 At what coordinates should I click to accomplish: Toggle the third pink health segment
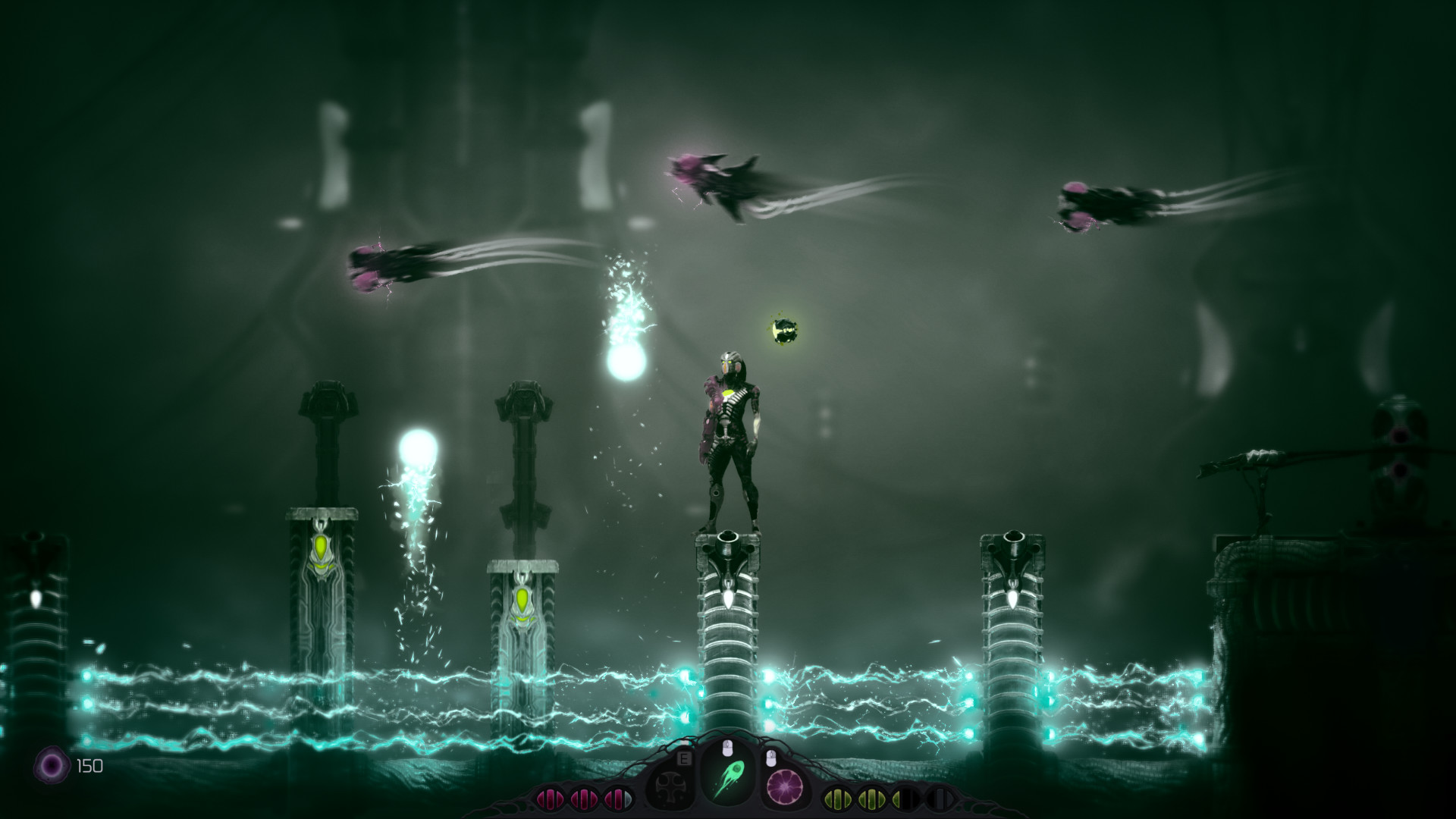tap(617, 797)
